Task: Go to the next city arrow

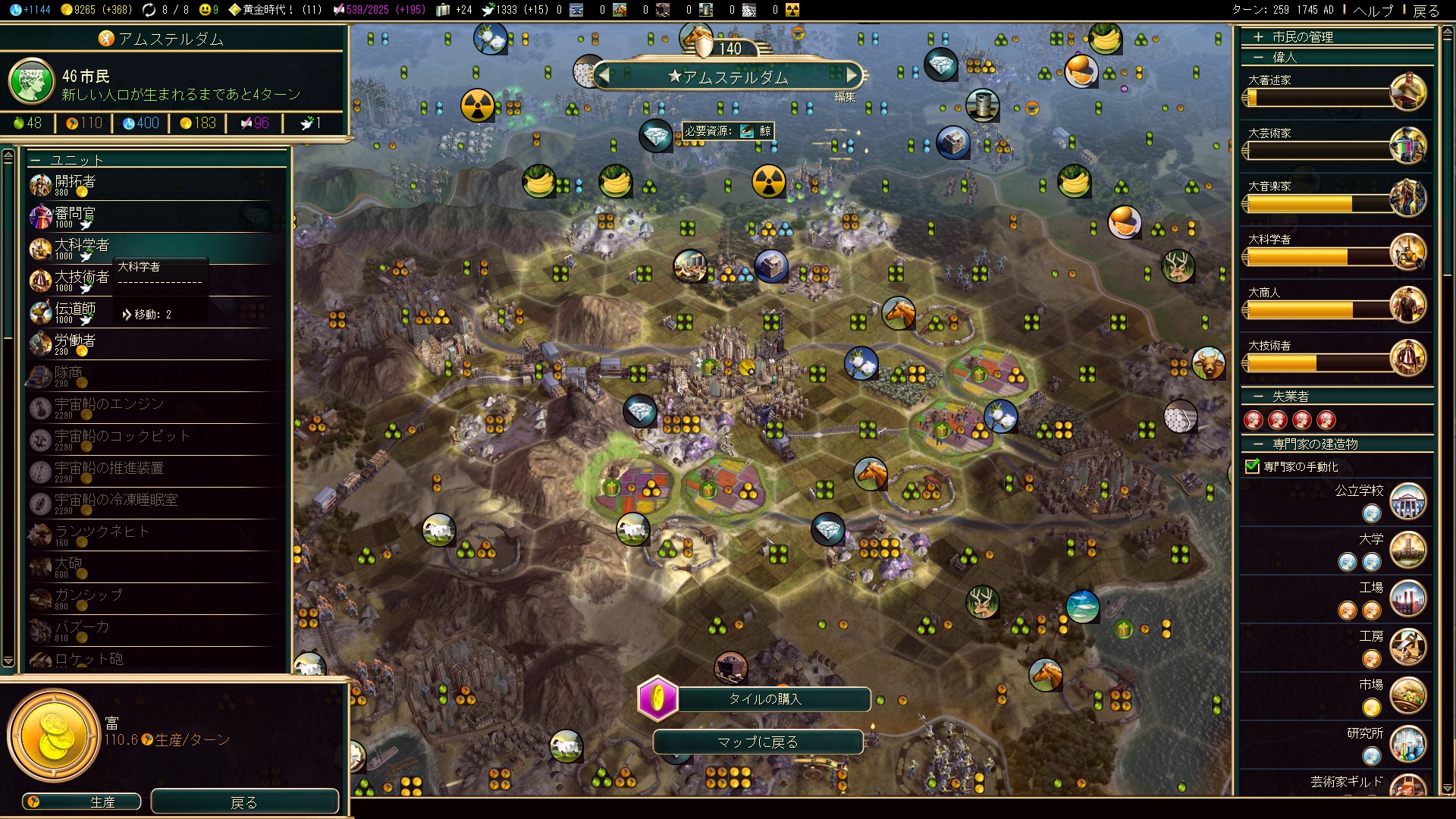Action: point(852,75)
